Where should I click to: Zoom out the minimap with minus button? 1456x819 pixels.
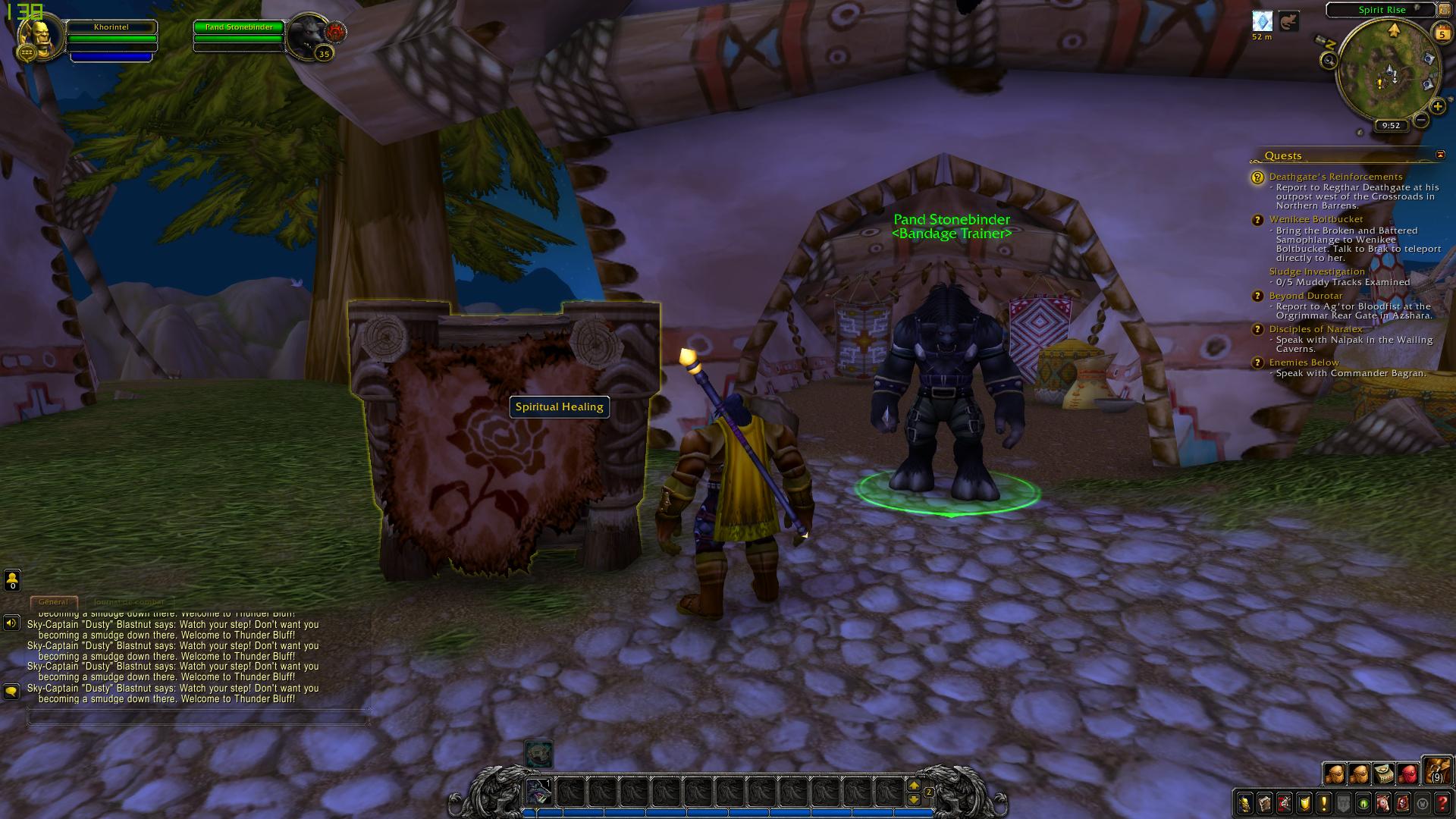click(1421, 120)
